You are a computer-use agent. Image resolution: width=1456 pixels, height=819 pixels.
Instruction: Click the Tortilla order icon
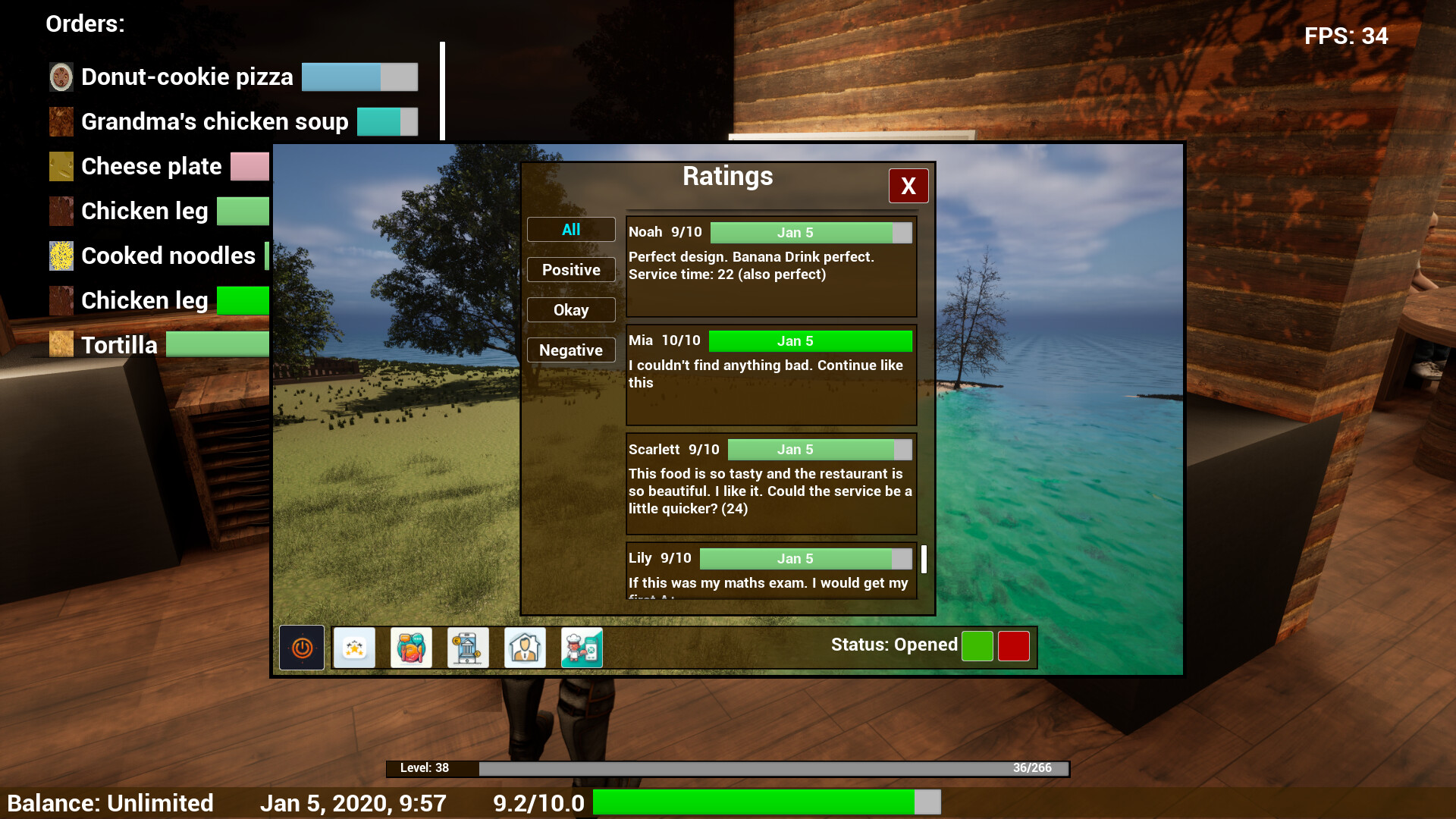click(x=61, y=344)
